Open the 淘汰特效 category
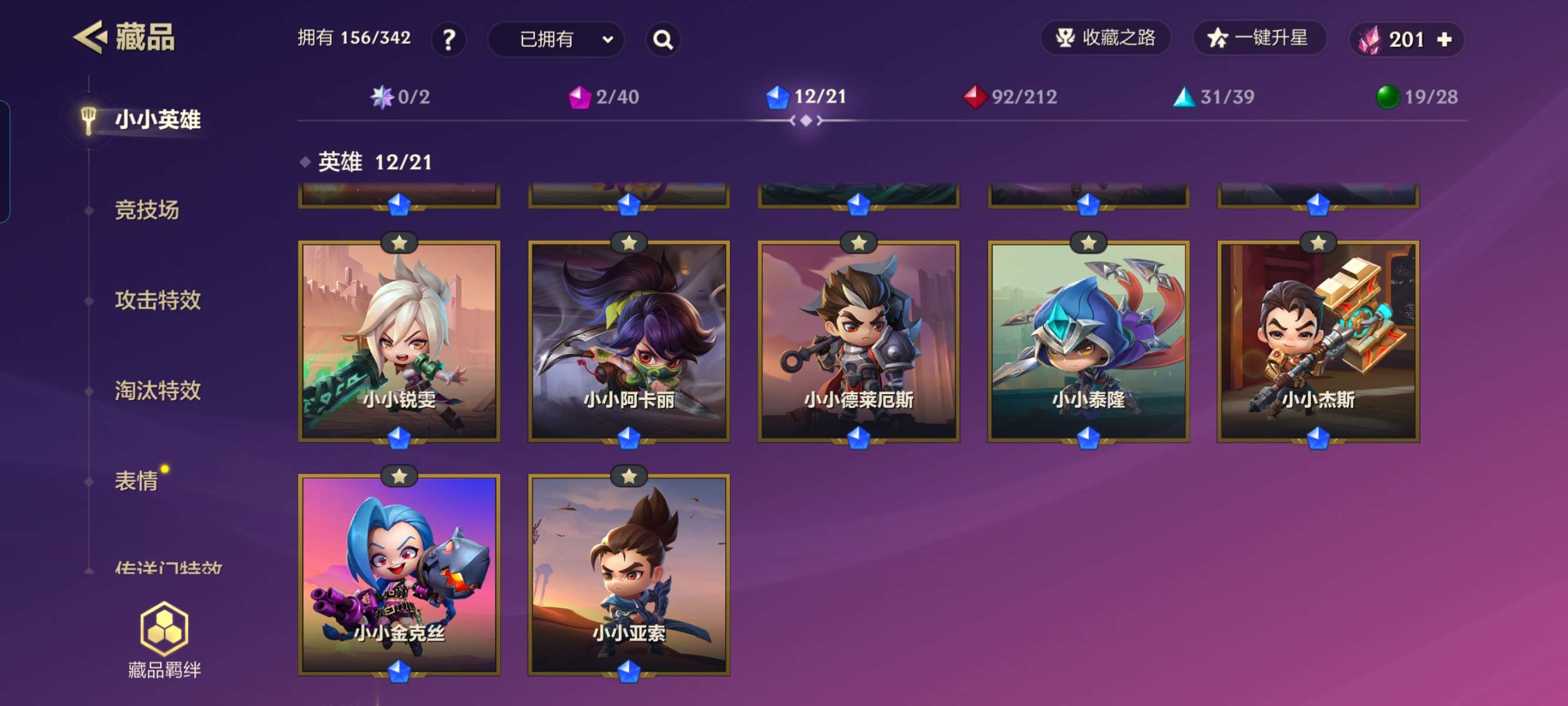1568x706 pixels. click(158, 391)
